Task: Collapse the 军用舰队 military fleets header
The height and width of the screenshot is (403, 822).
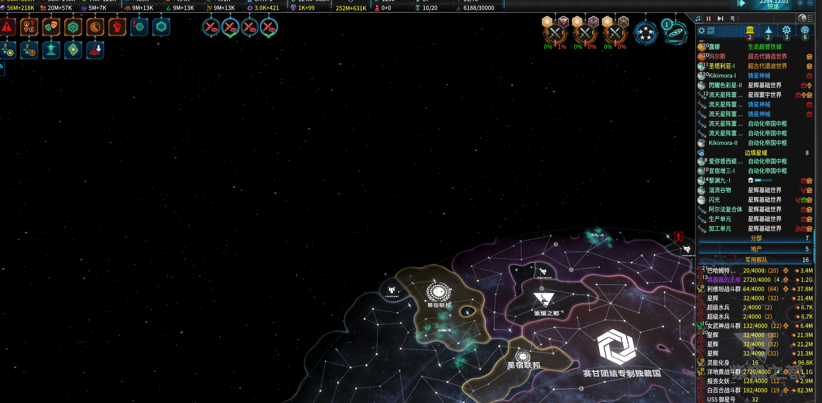Action: pyautogui.click(x=756, y=259)
